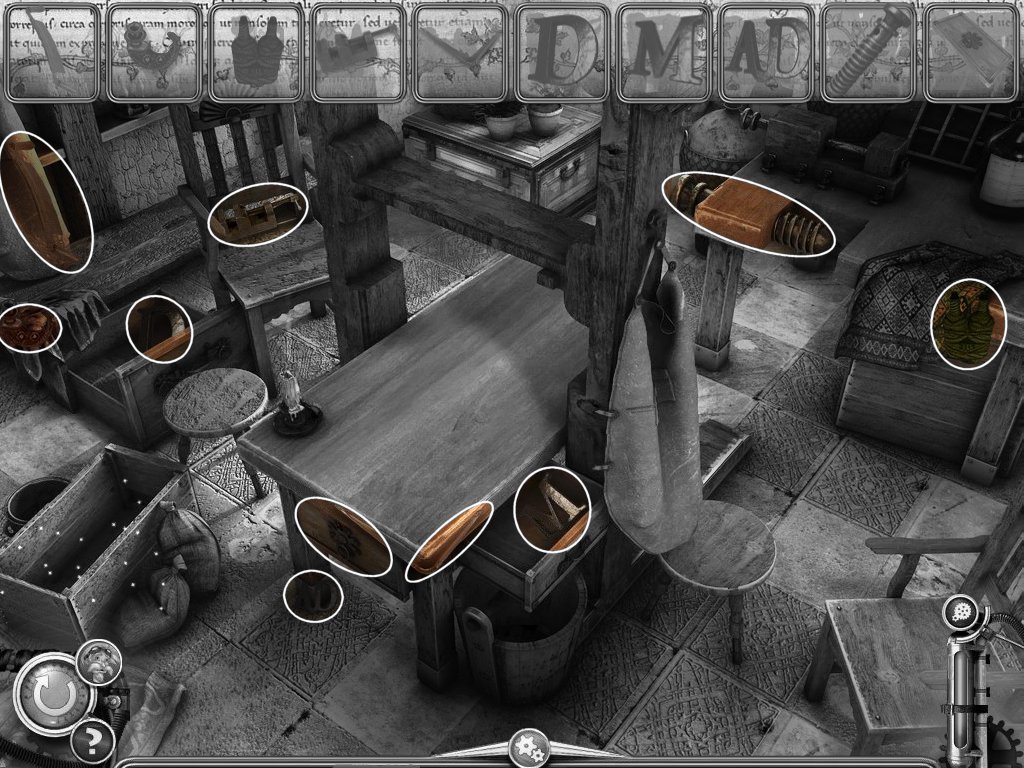Open help with the question mark button
Viewport: 1024px width, 768px height.
click(92, 741)
